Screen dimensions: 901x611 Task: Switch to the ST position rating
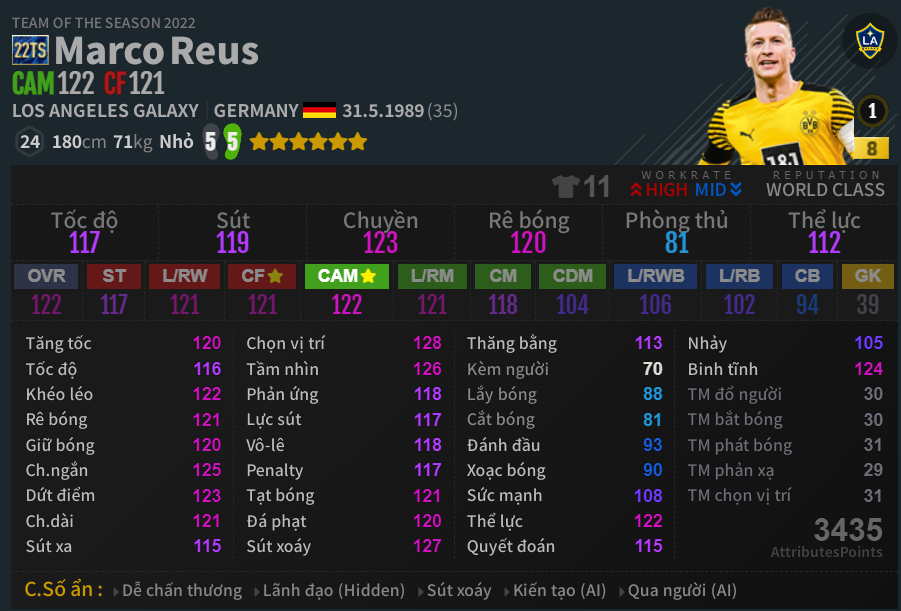point(114,276)
